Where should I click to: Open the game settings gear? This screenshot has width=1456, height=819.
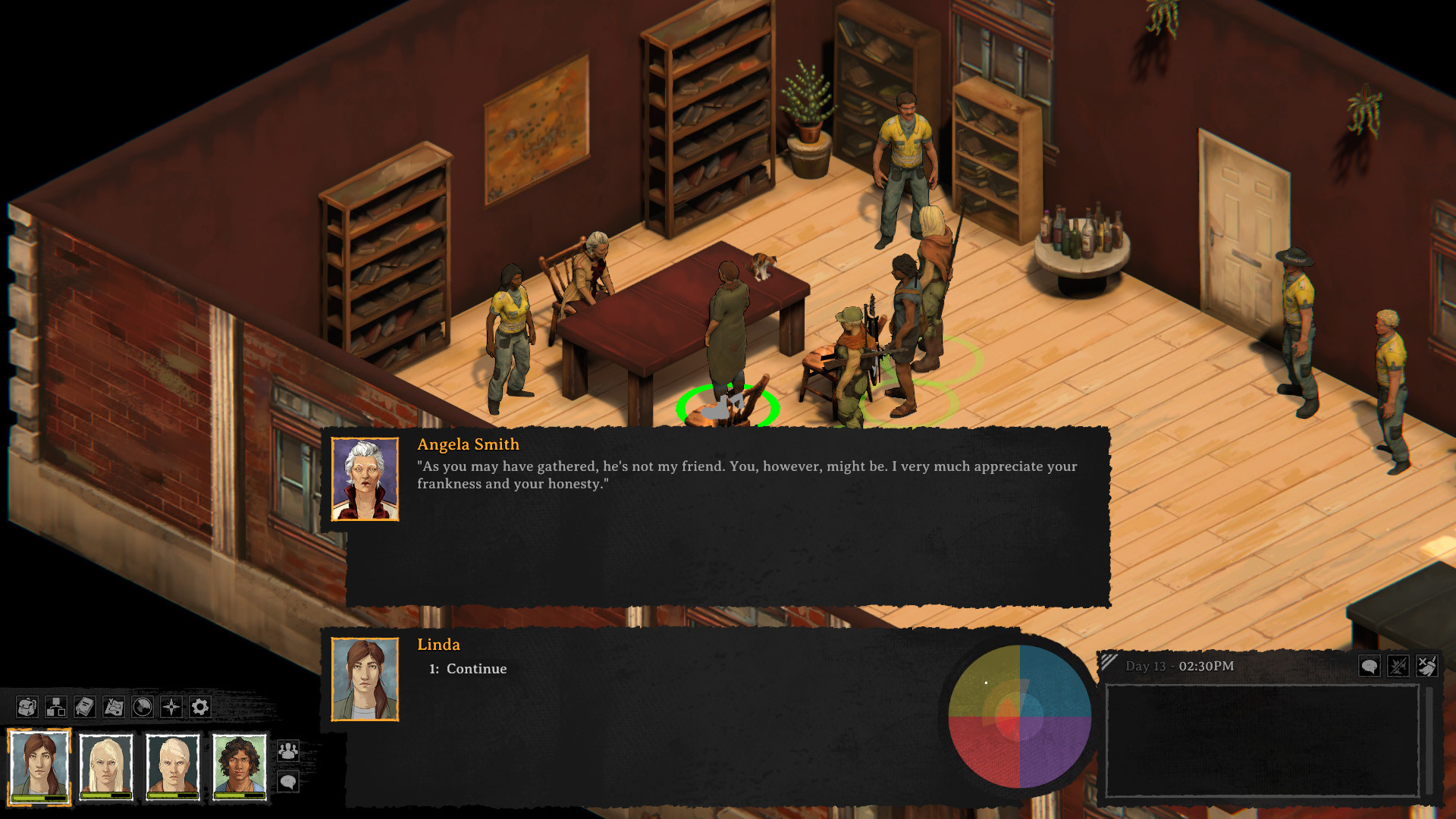pos(199,706)
